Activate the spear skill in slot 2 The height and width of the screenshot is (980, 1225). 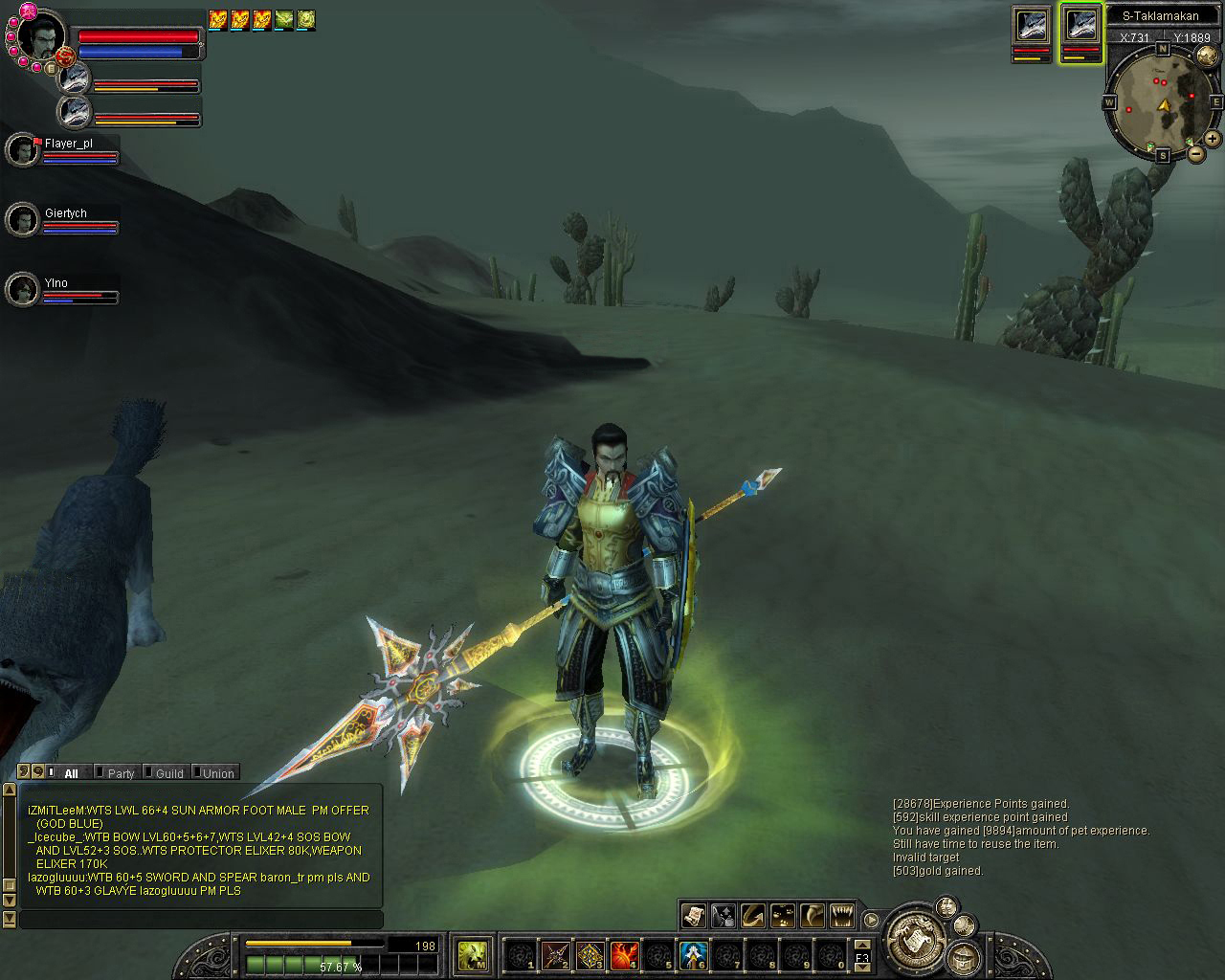[556, 955]
